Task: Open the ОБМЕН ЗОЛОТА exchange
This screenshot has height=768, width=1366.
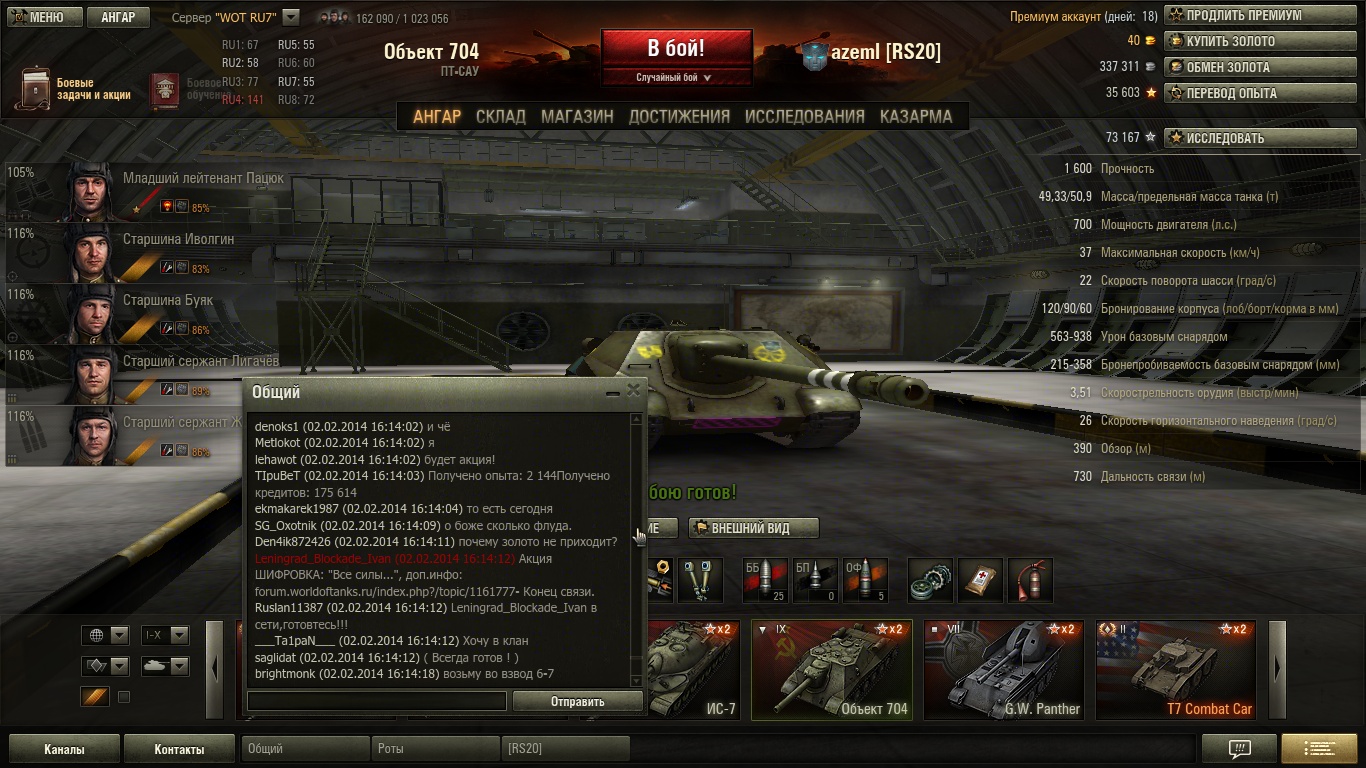Action: 1246,67
